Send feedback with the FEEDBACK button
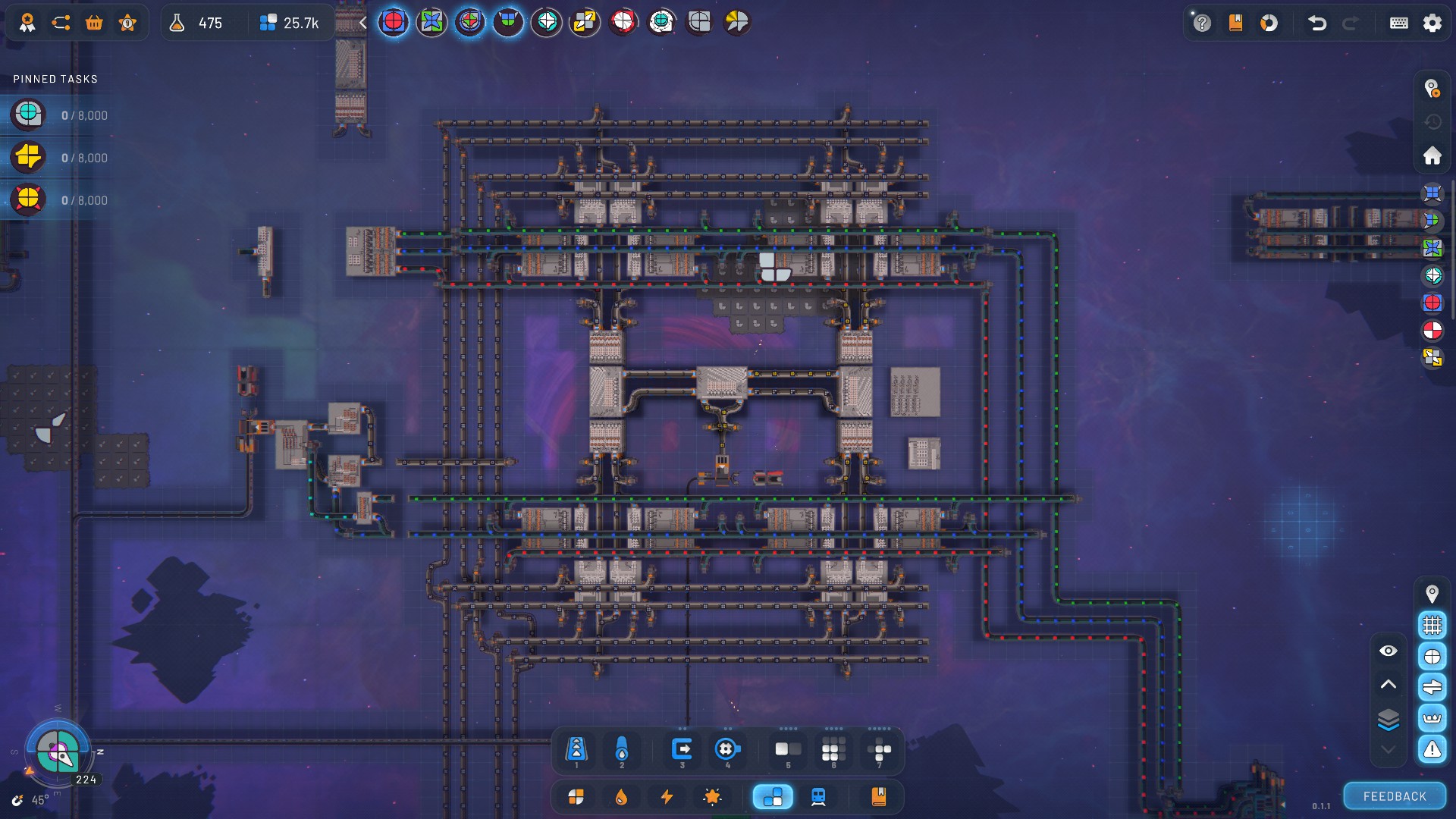The image size is (1456, 819). 1394,796
